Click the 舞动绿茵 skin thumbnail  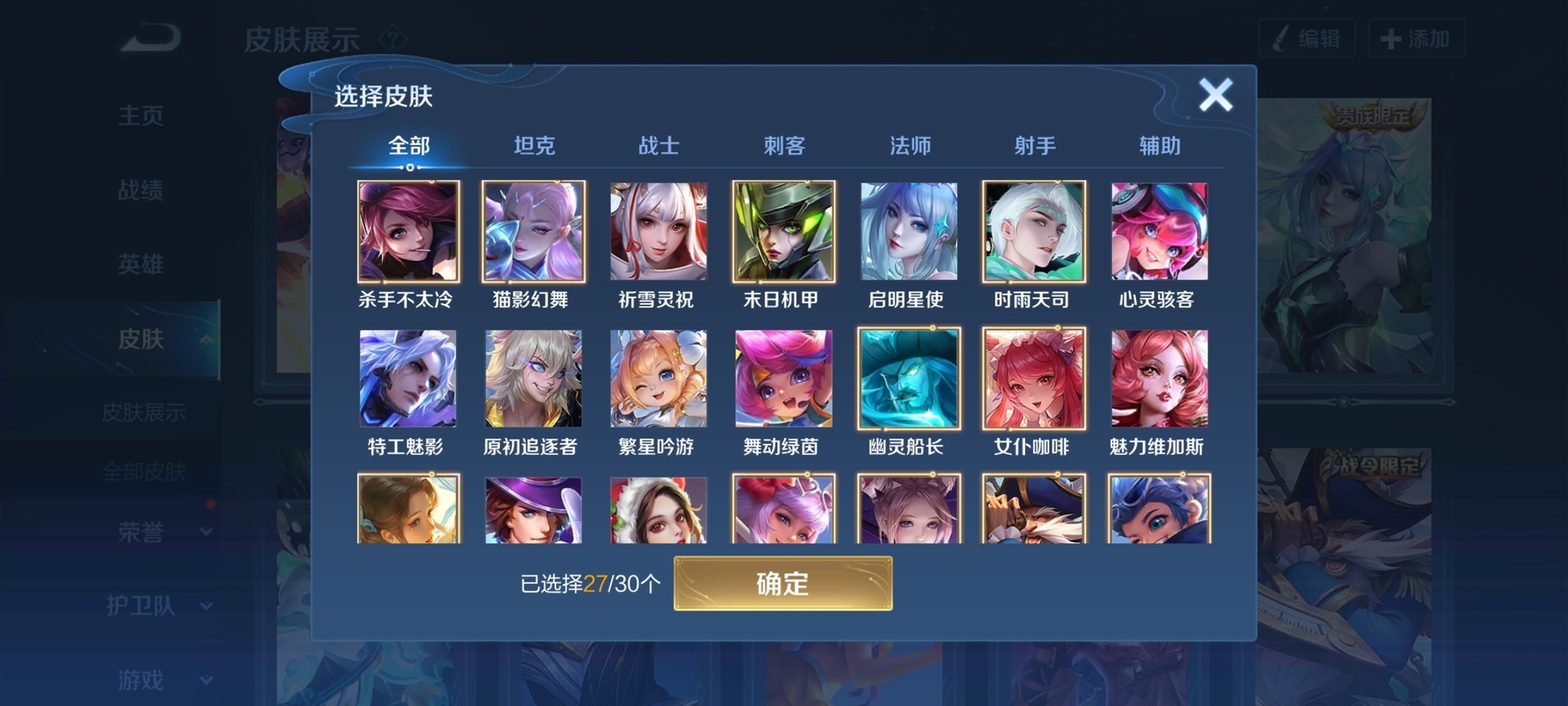[x=782, y=378]
